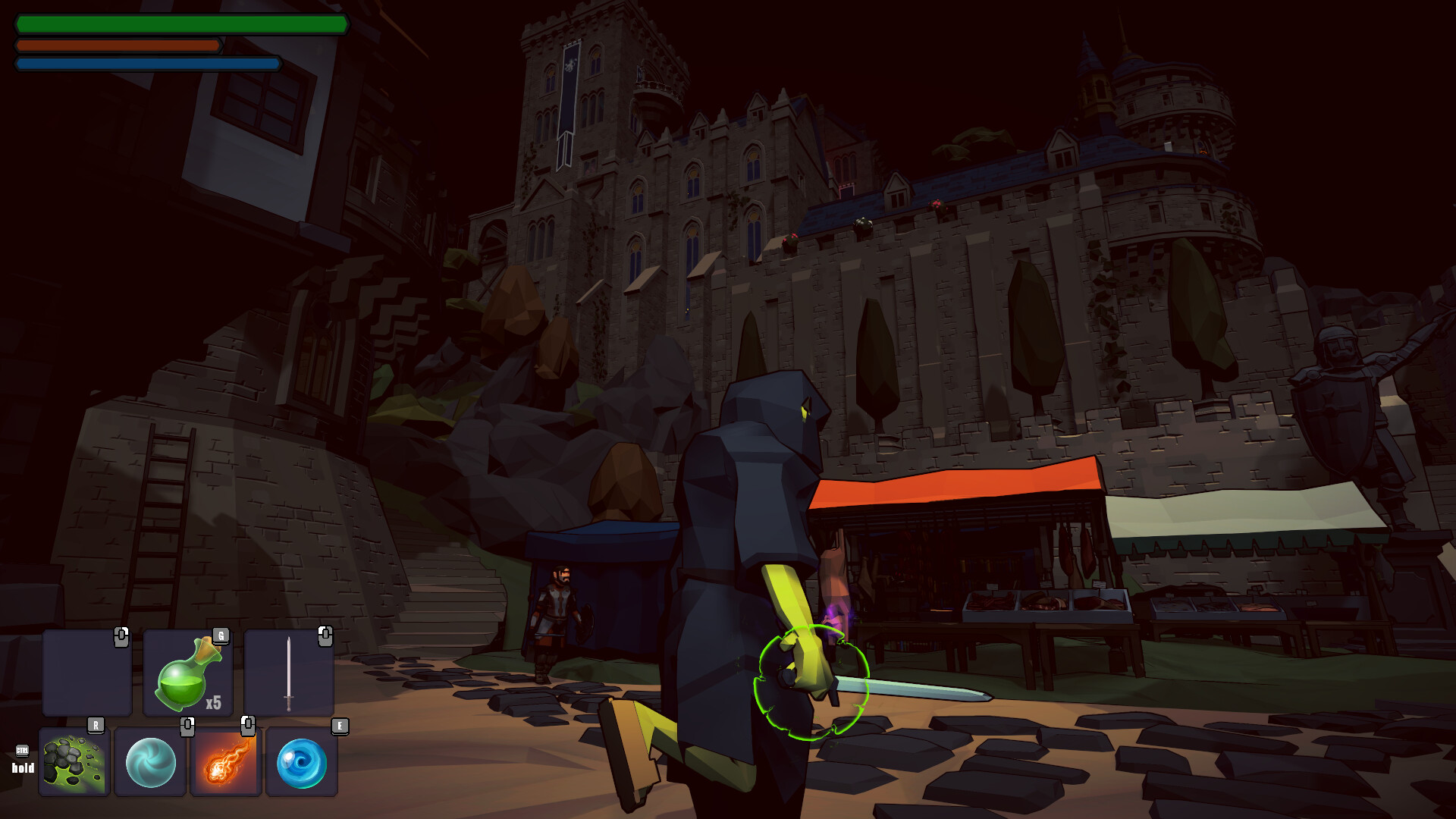
Task: Click the G keybind badge on the potion slot
Action: click(x=222, y=638)
